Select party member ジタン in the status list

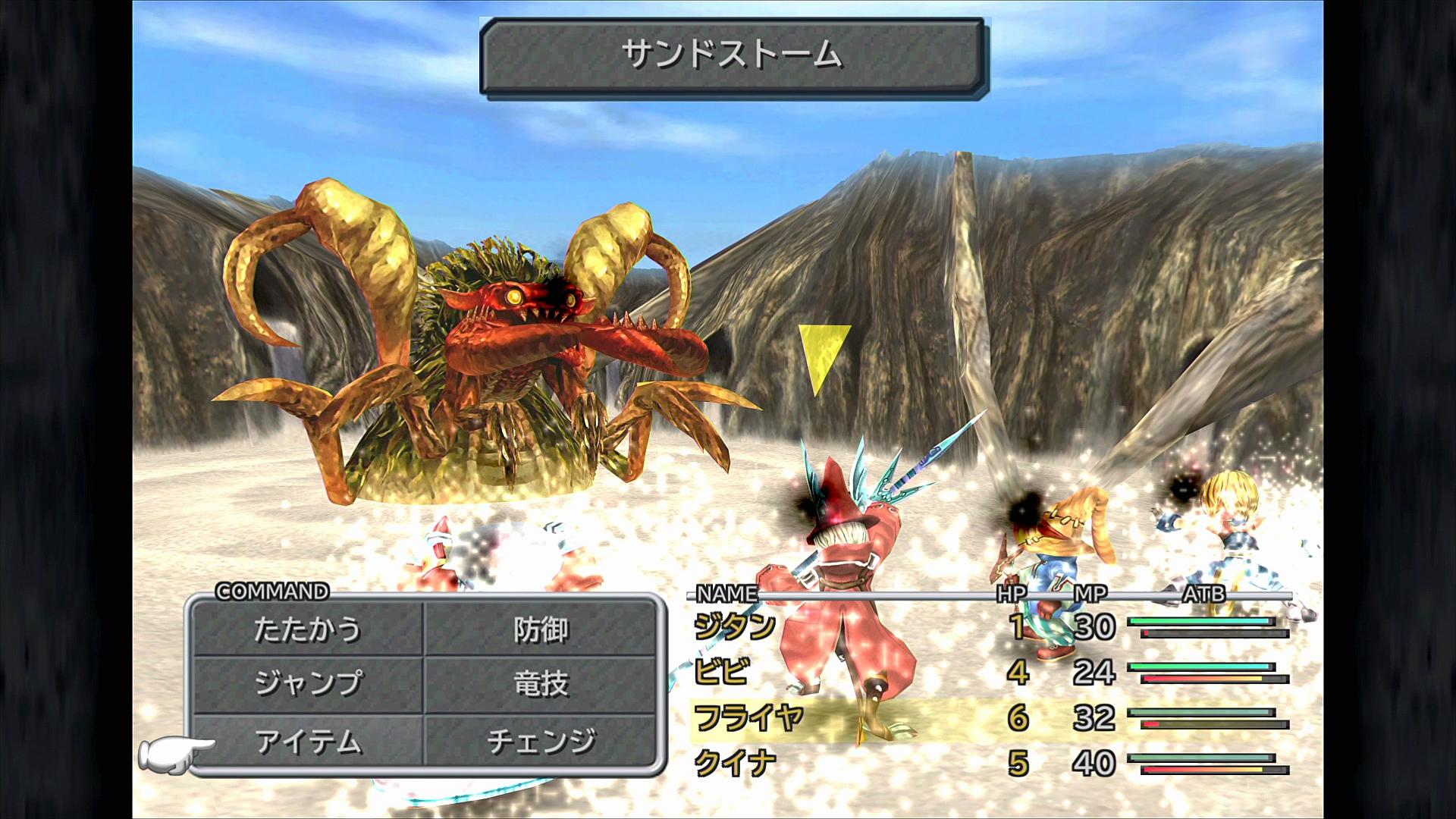point(735,626)
